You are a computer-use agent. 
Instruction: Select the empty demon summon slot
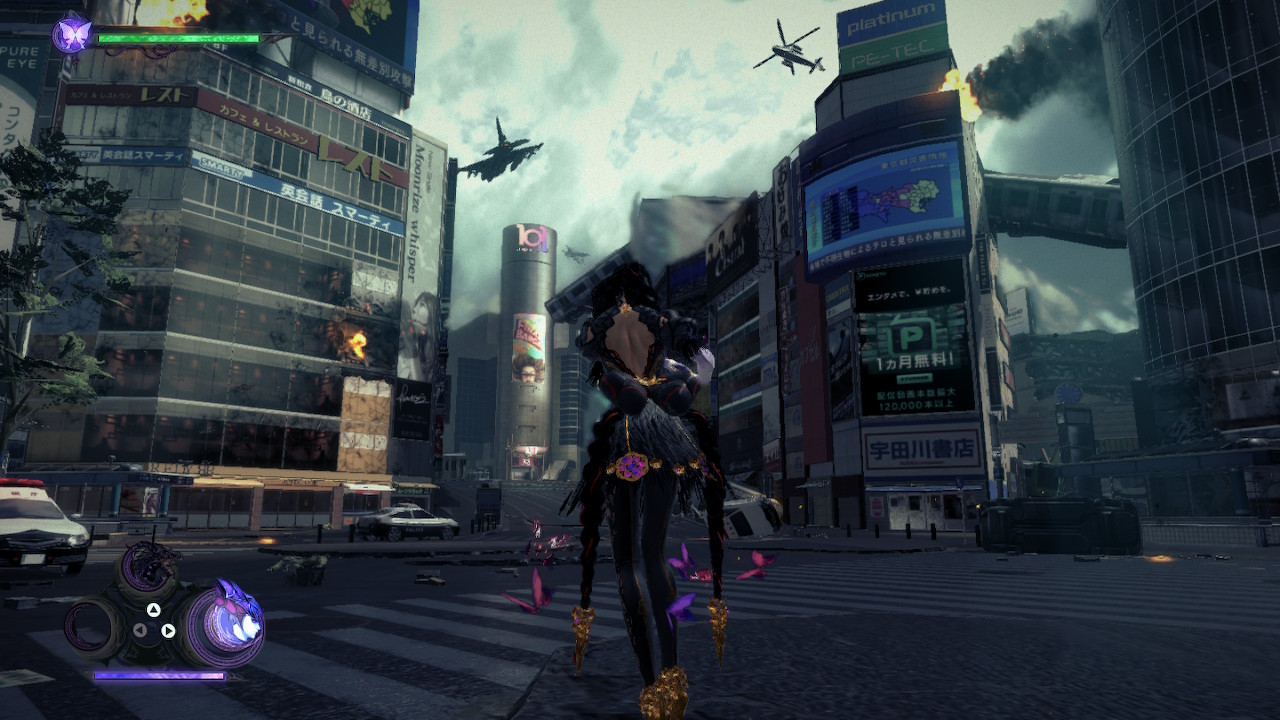coord(95,628)
